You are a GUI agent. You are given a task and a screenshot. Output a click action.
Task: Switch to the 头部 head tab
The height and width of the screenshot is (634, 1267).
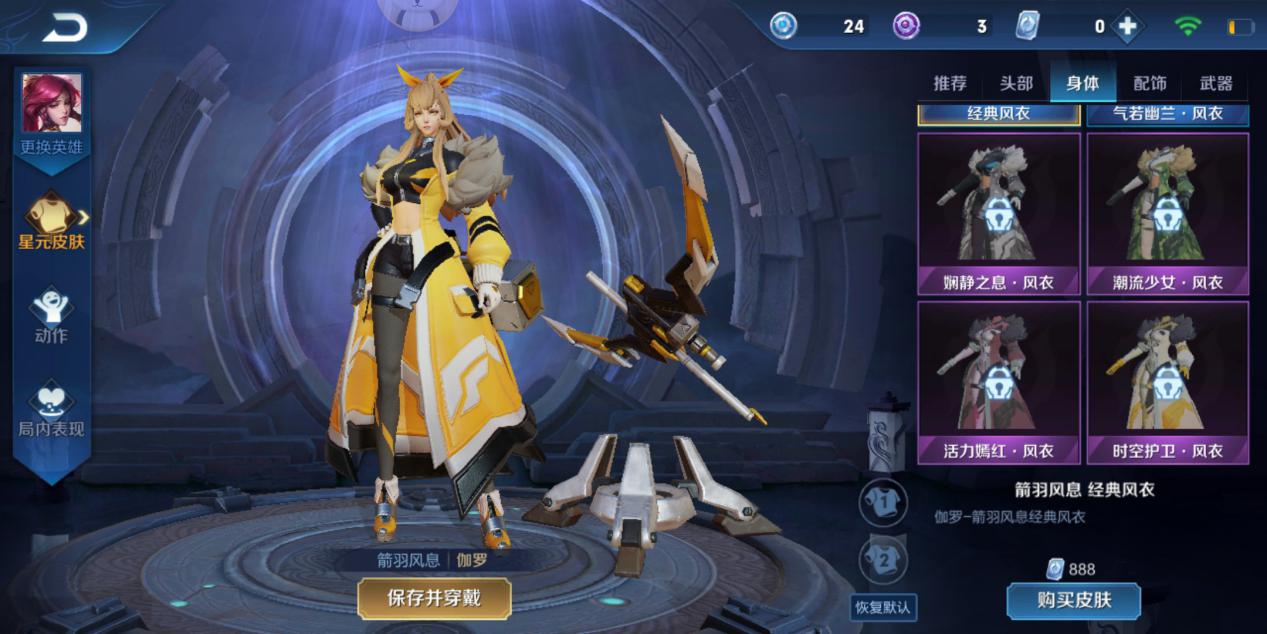click(1016, 84)
